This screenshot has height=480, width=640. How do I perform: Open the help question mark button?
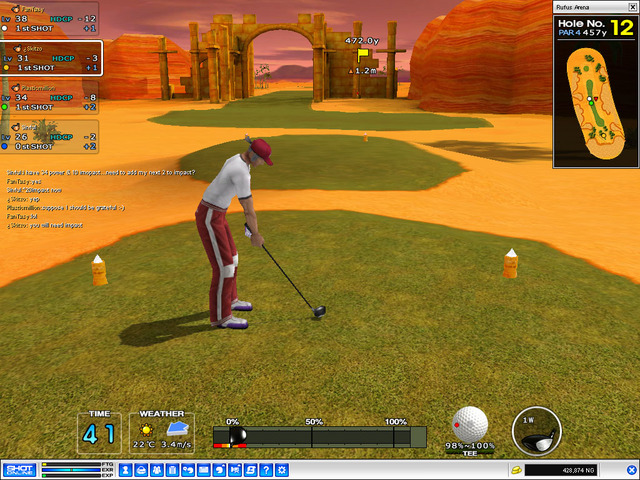pos(267,469)
